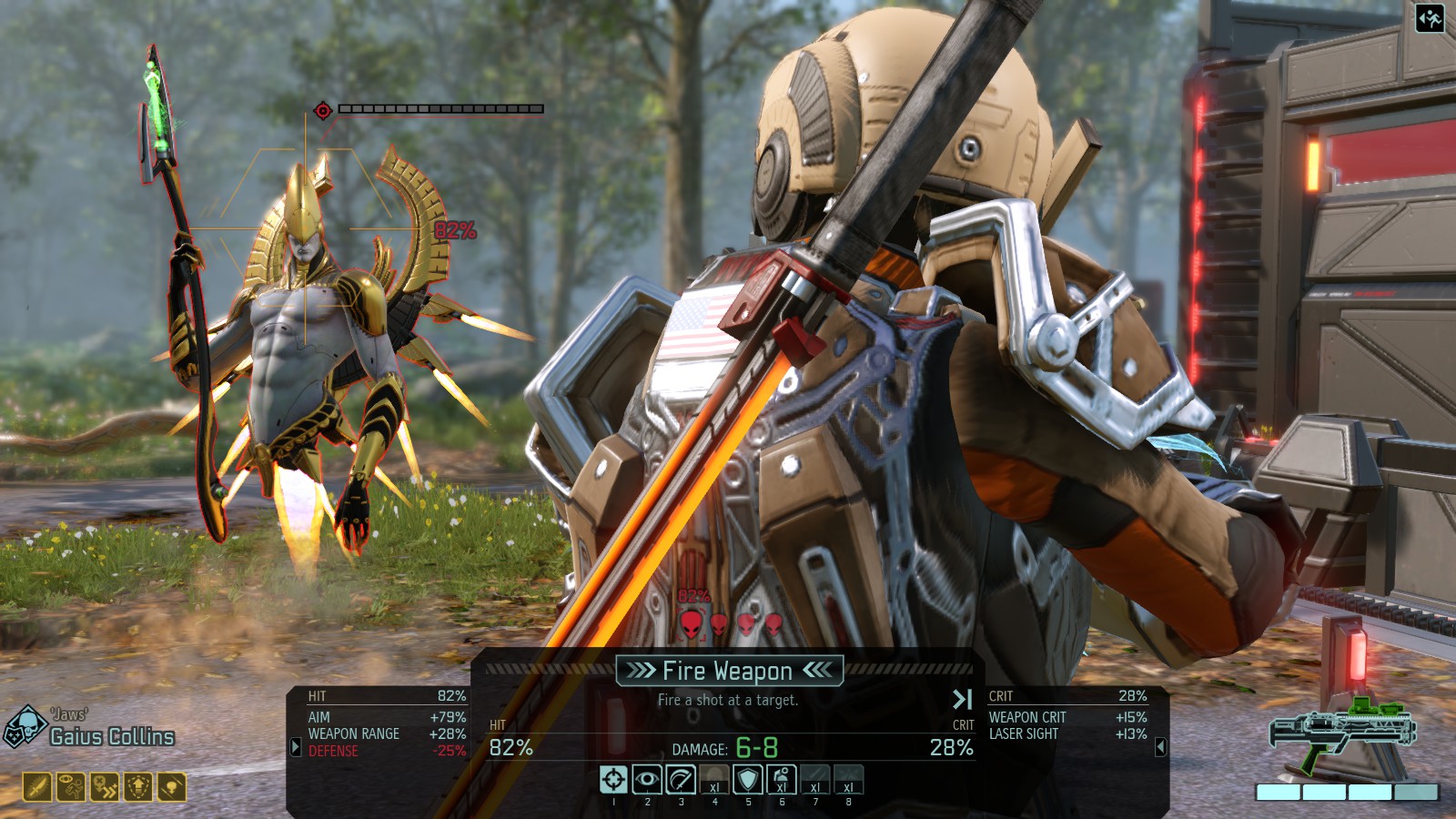Screen dimensions: 1456x819
Task: Click the skull class icon for Gaius Collins
Action: [x=24, y=727]
